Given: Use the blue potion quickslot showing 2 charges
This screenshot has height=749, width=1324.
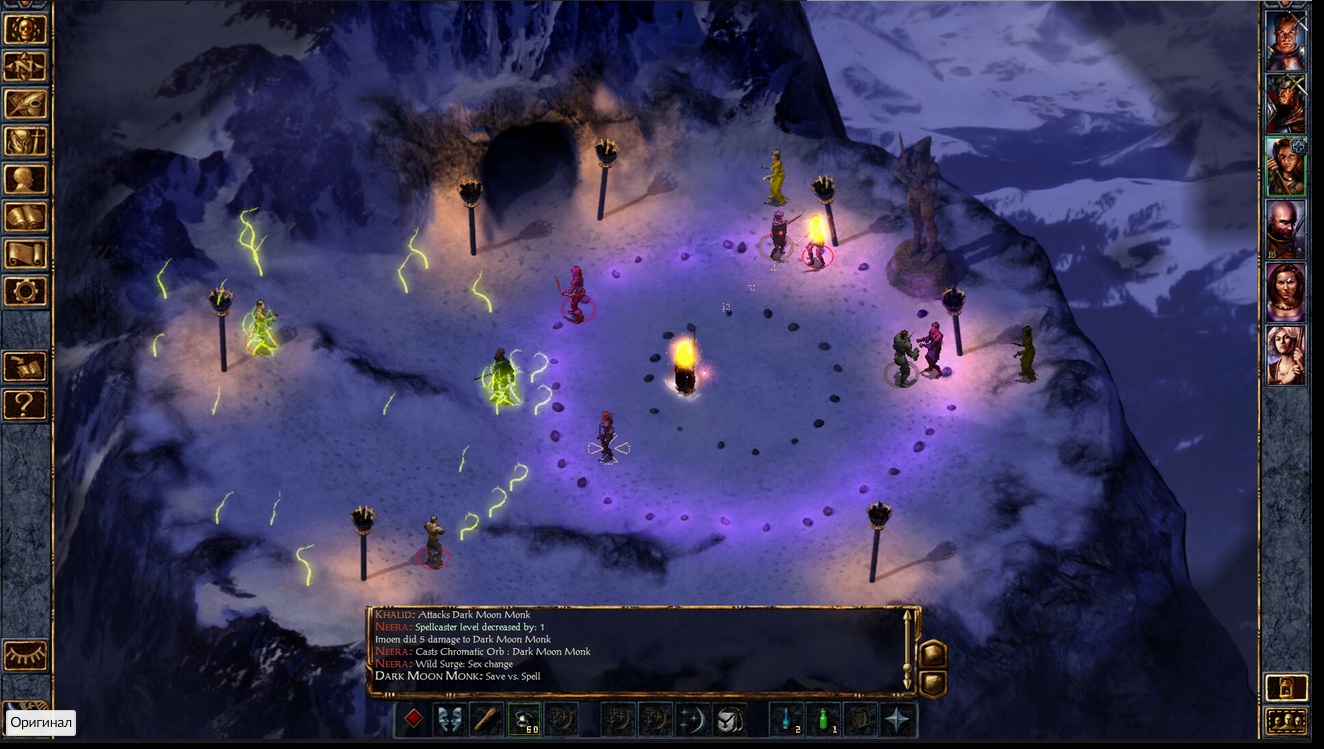Looking at the screenshot, I should 786,718.
